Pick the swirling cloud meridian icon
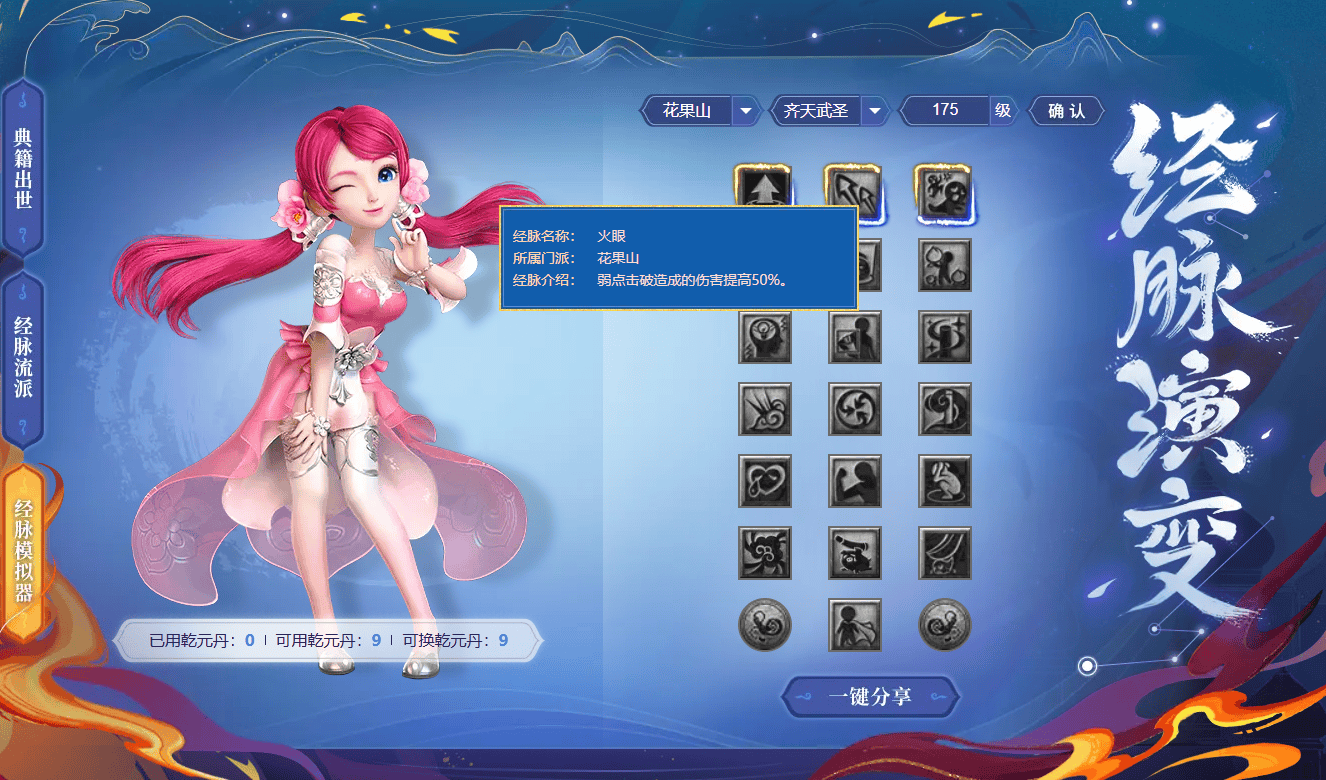The width and height of the screenshot is (1326, 780). coord(765,553)
